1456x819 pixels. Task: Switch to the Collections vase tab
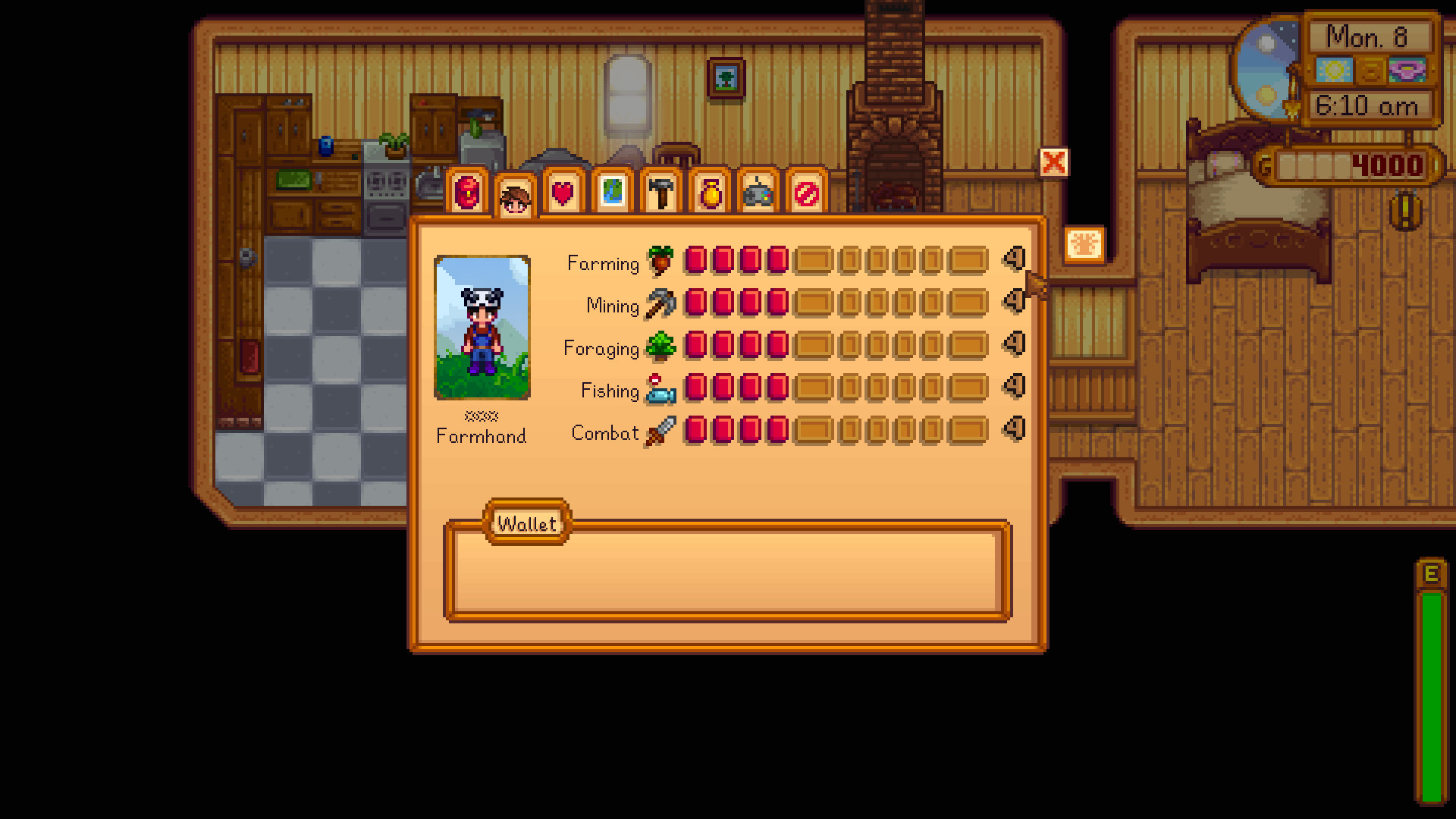click(710, 193)
